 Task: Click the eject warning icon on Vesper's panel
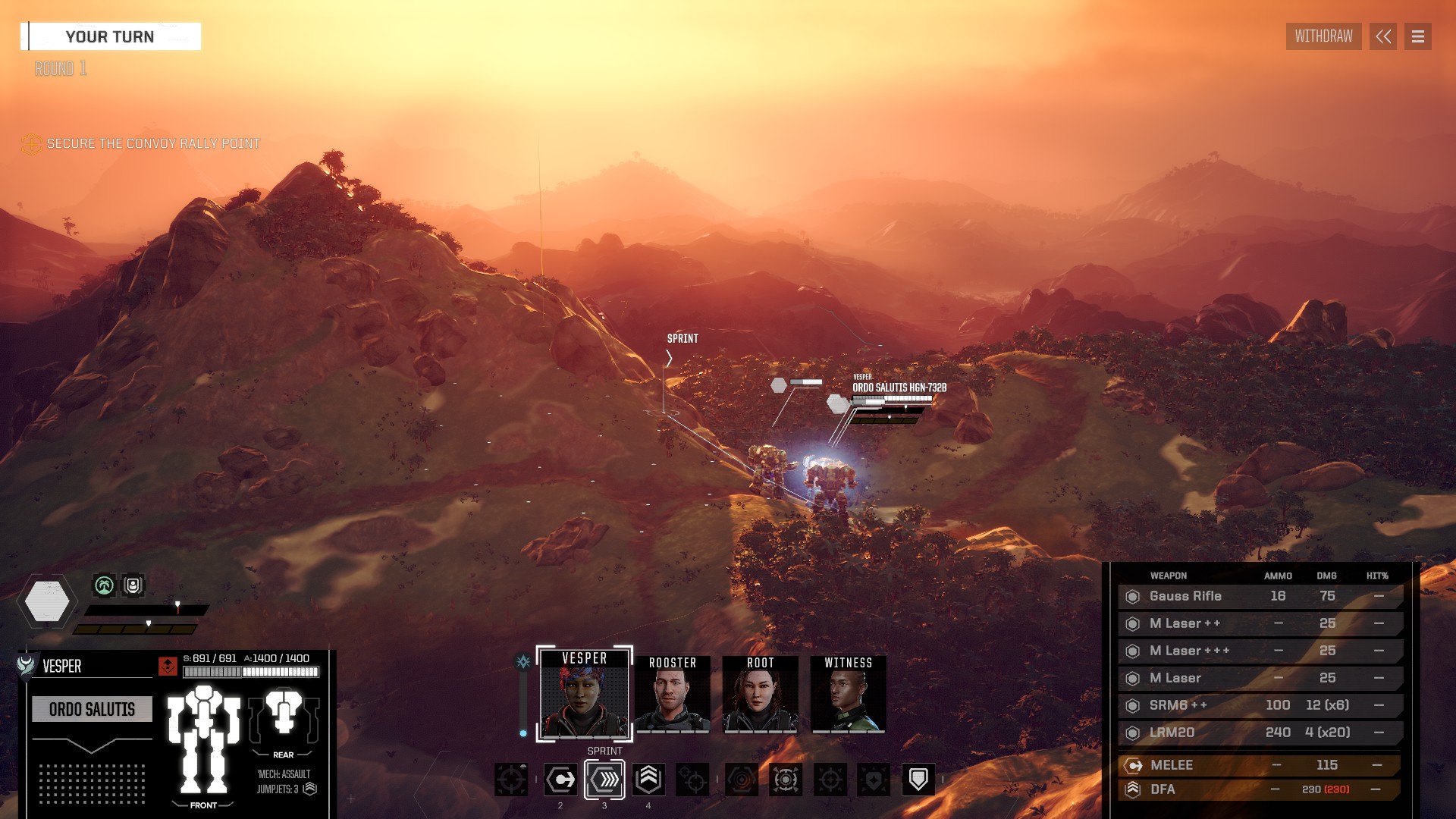(x=168, y=667)
